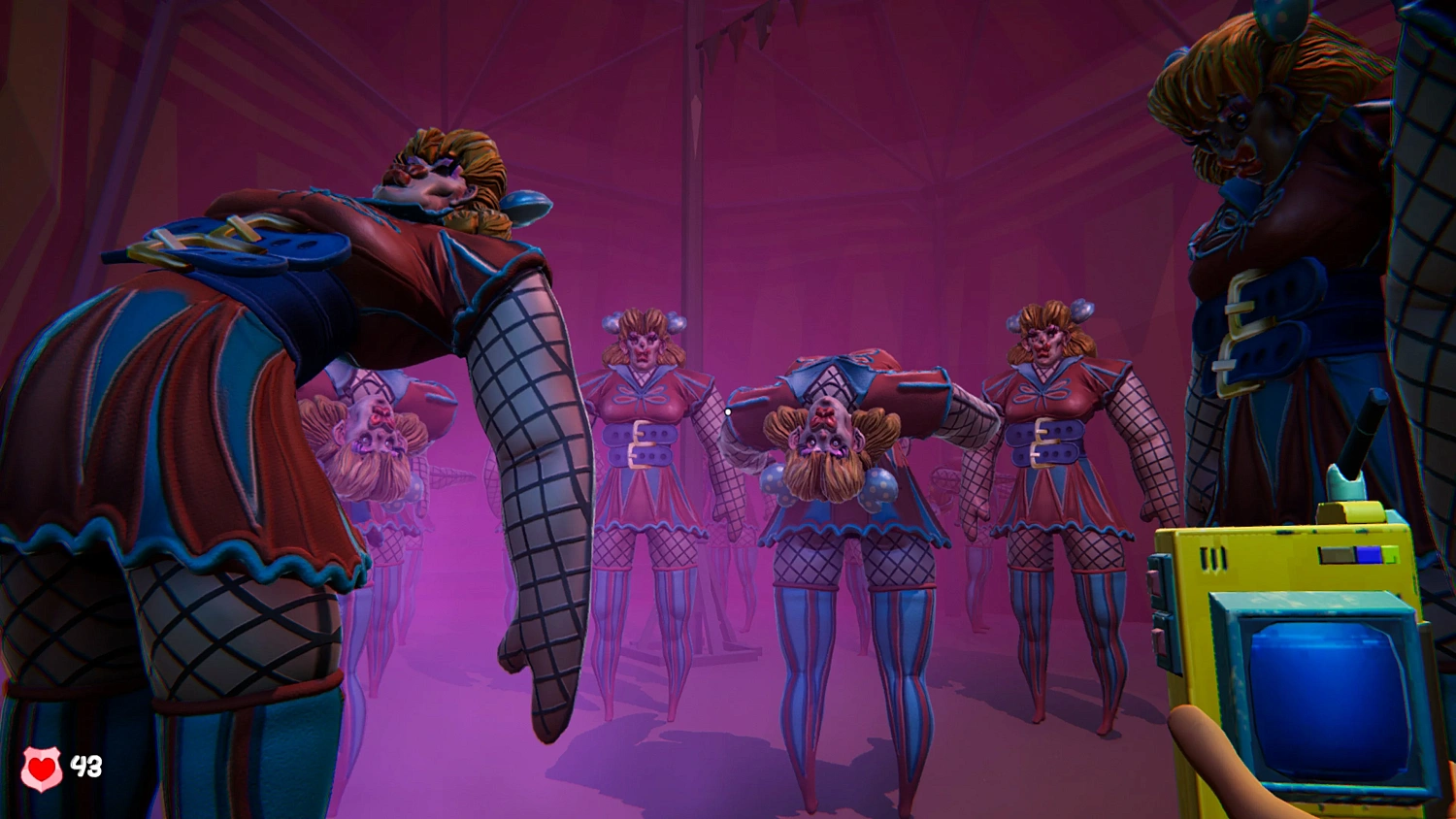Click the blue indicator light on the detector
Viewport: 1456px width, 819px height.
tap(1367, 554)
